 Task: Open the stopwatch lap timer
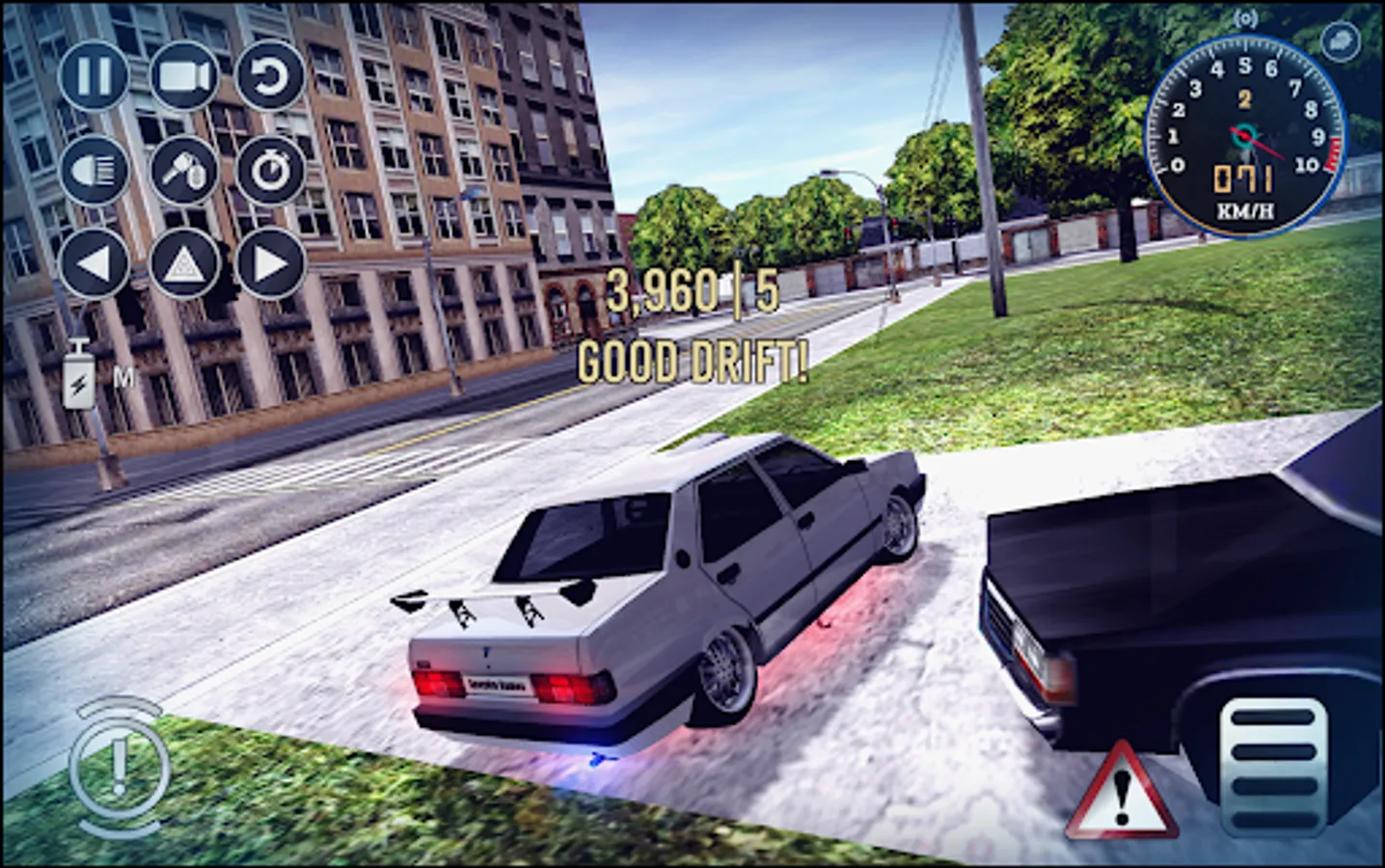coord(271,170)
